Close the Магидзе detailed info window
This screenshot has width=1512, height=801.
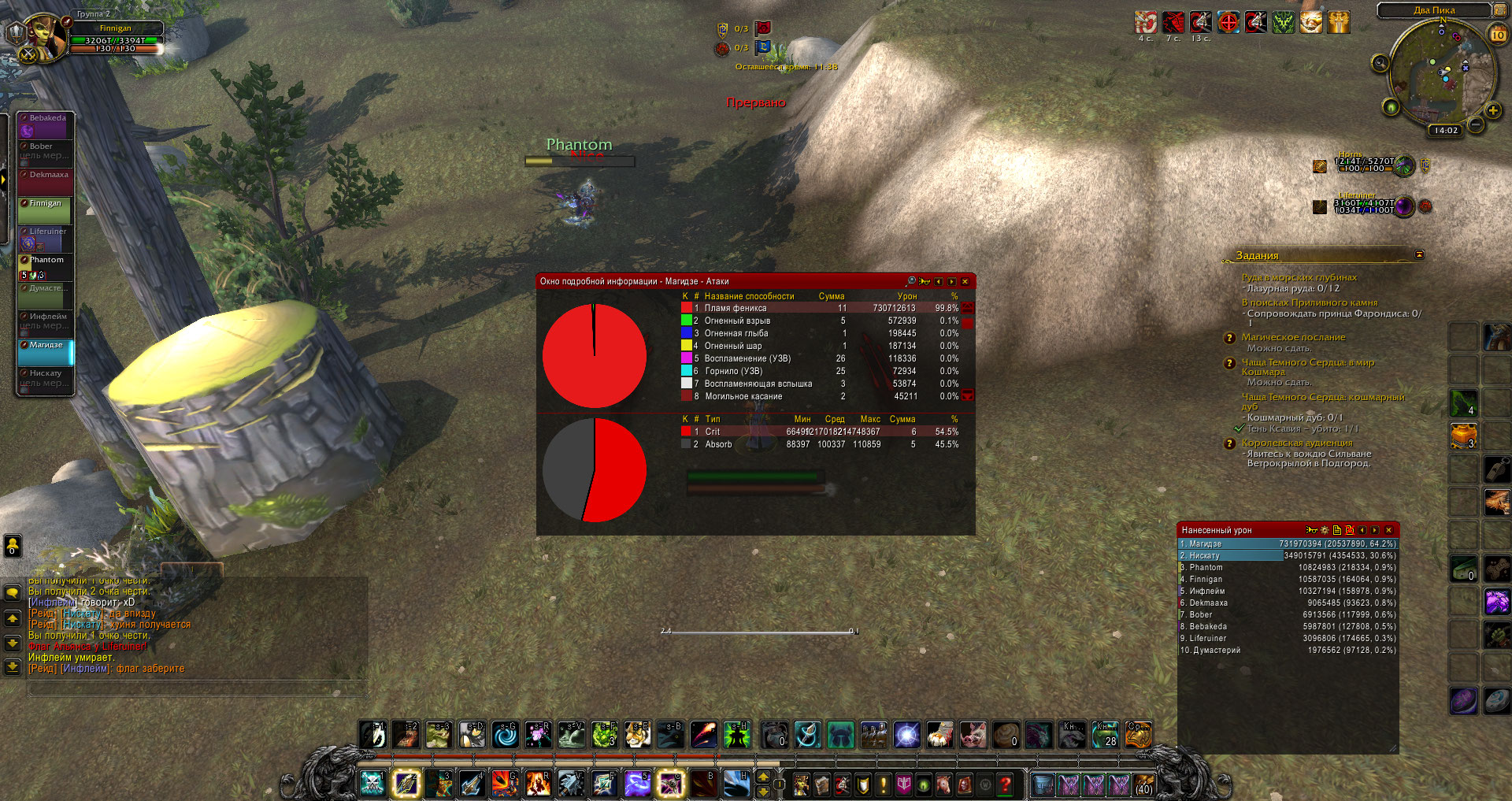[965, 281]
